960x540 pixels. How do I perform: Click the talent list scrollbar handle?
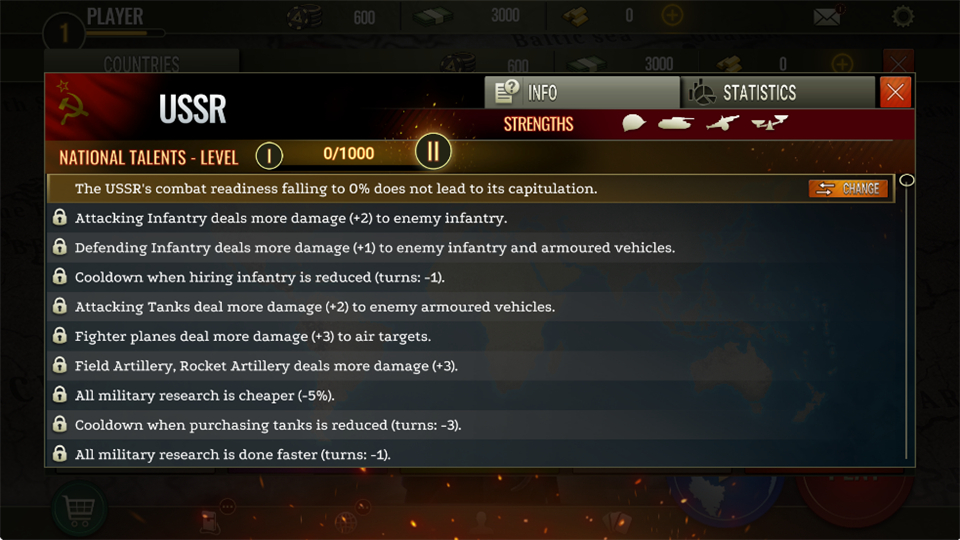pyautogui.click(x=907, y=181)
